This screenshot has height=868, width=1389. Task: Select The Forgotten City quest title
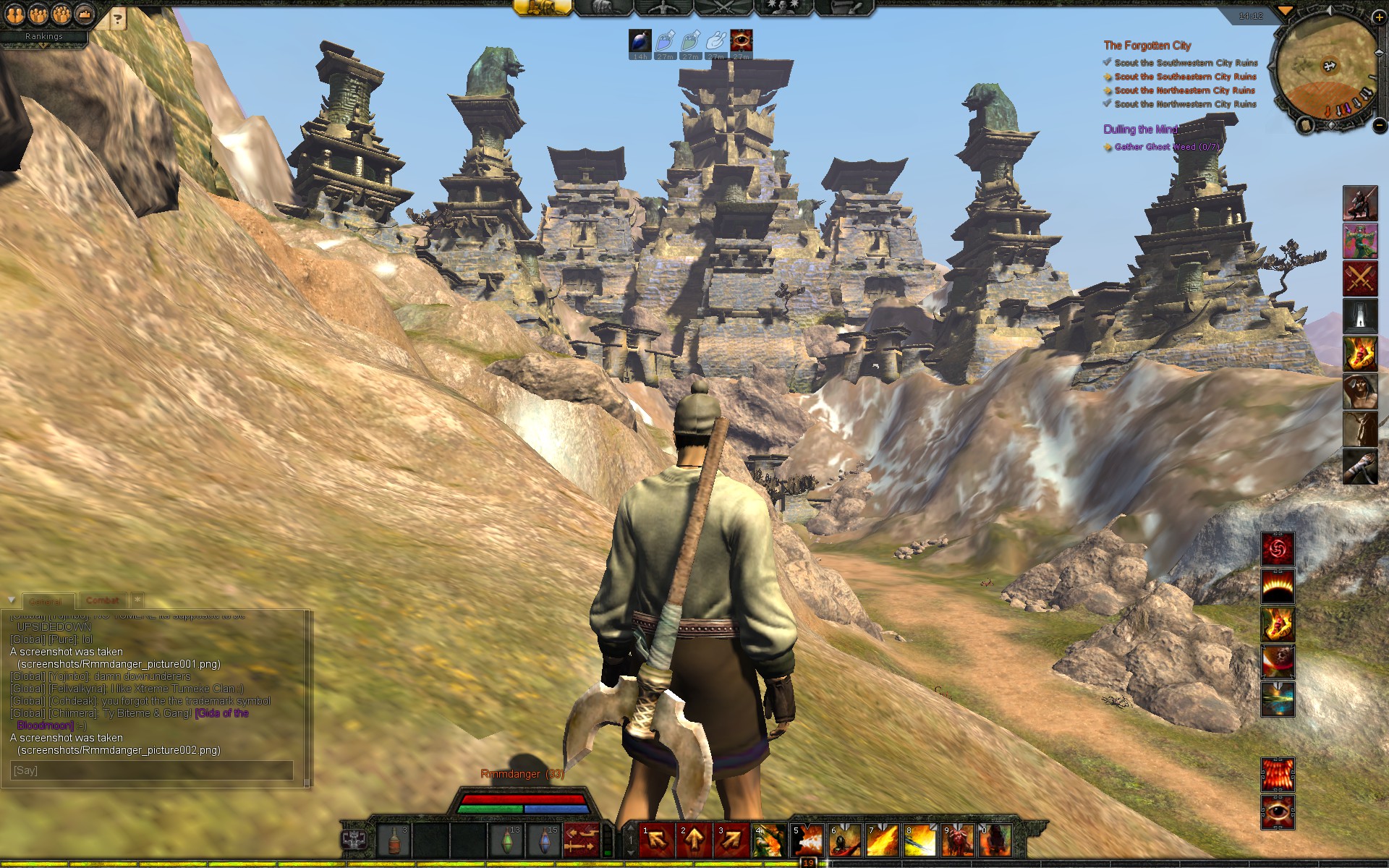point(1147,46)
